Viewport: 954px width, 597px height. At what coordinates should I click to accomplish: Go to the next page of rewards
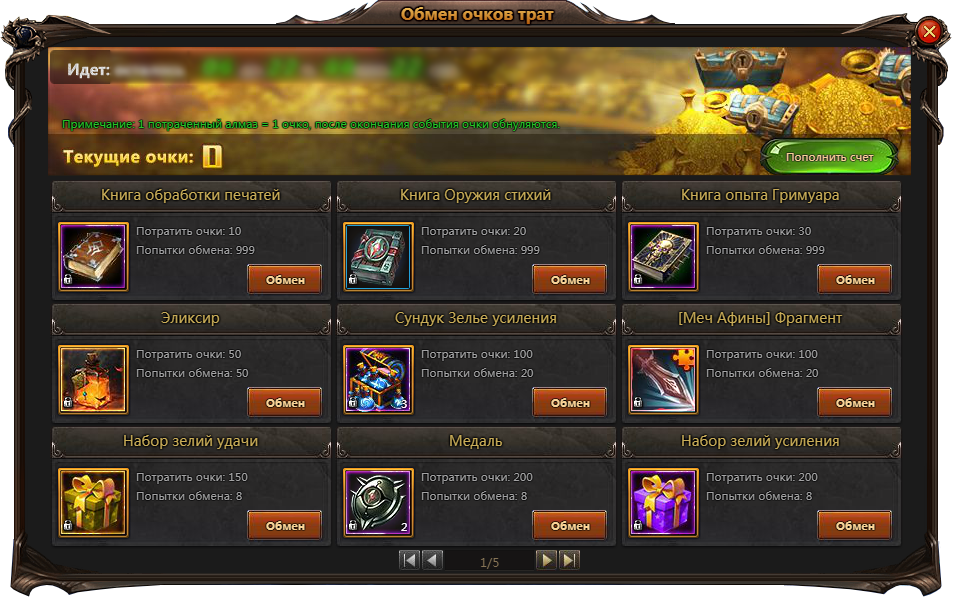[546, 560]
